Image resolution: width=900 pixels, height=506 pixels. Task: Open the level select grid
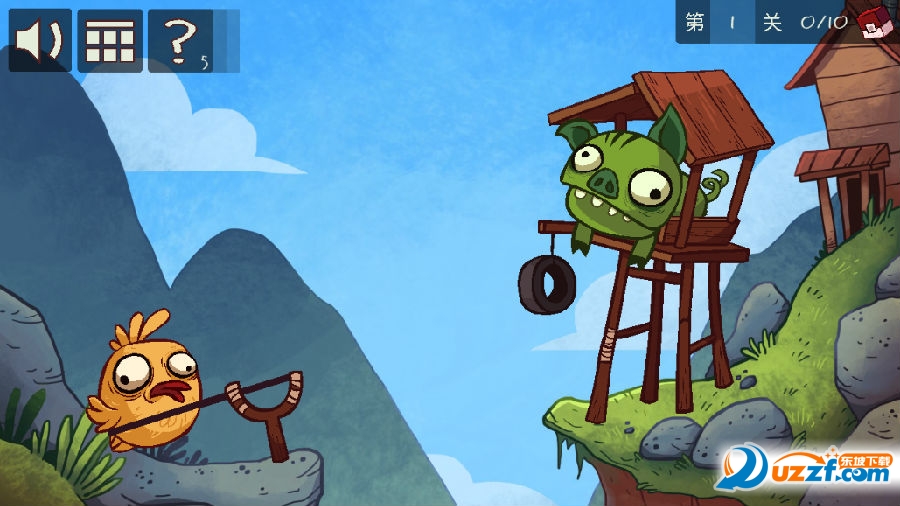coord(110,41)
